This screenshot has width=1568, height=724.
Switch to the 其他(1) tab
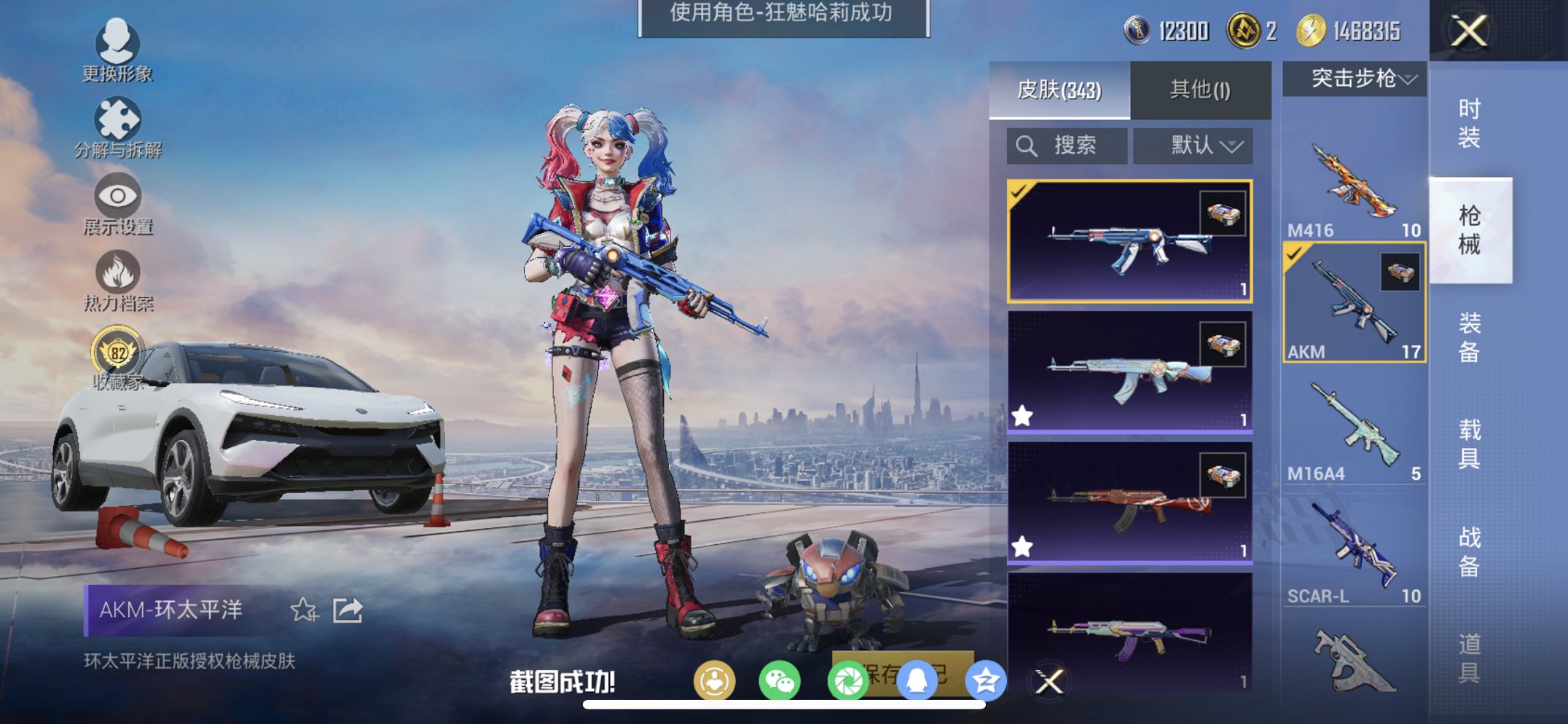pos(1199,87)
